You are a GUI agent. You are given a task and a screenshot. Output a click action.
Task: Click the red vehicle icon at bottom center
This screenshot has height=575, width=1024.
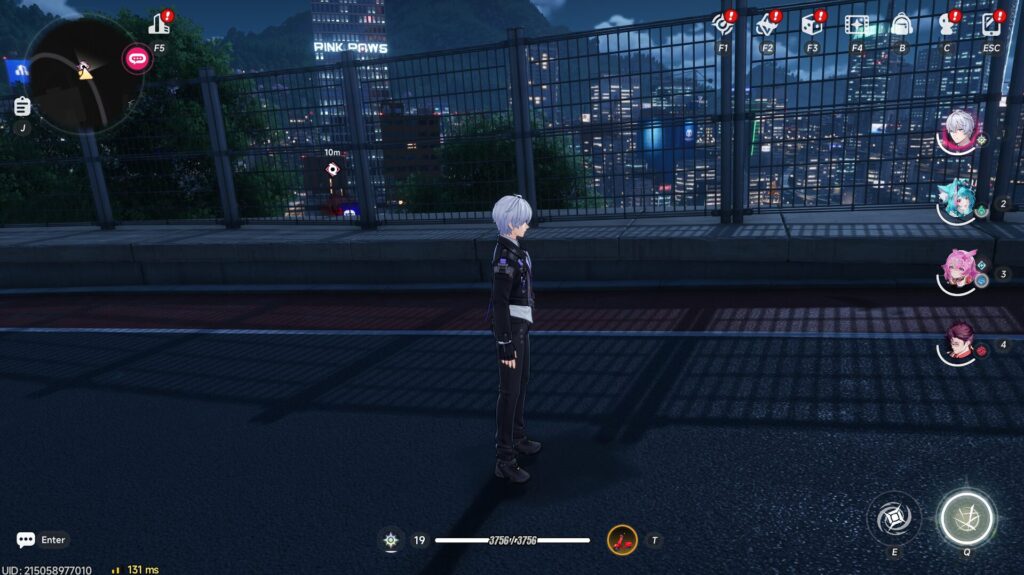(622, 541)
